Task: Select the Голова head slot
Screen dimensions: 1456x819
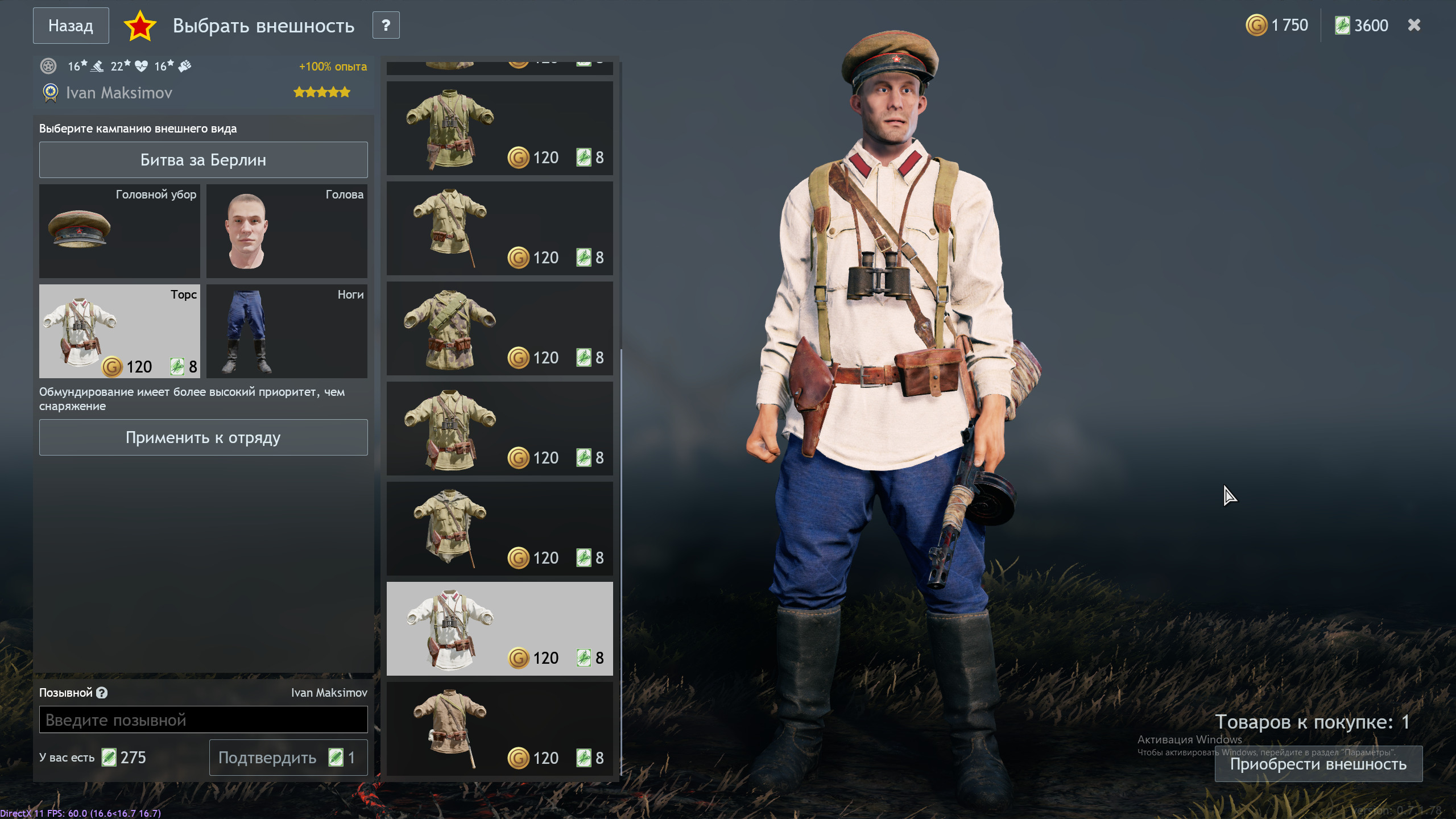Action: tap(287, 231)
